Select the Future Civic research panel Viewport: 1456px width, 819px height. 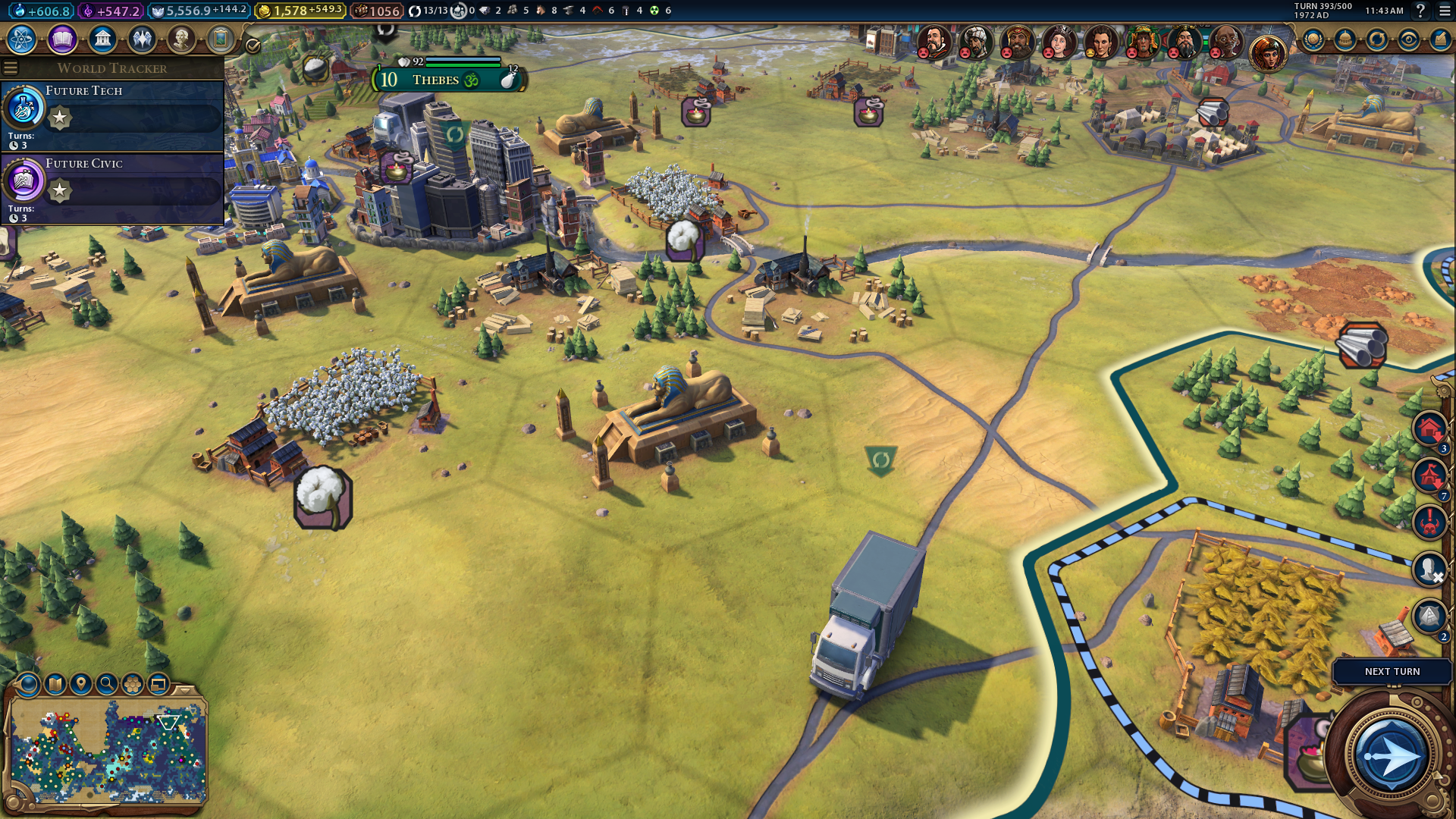tap(114, 188)
